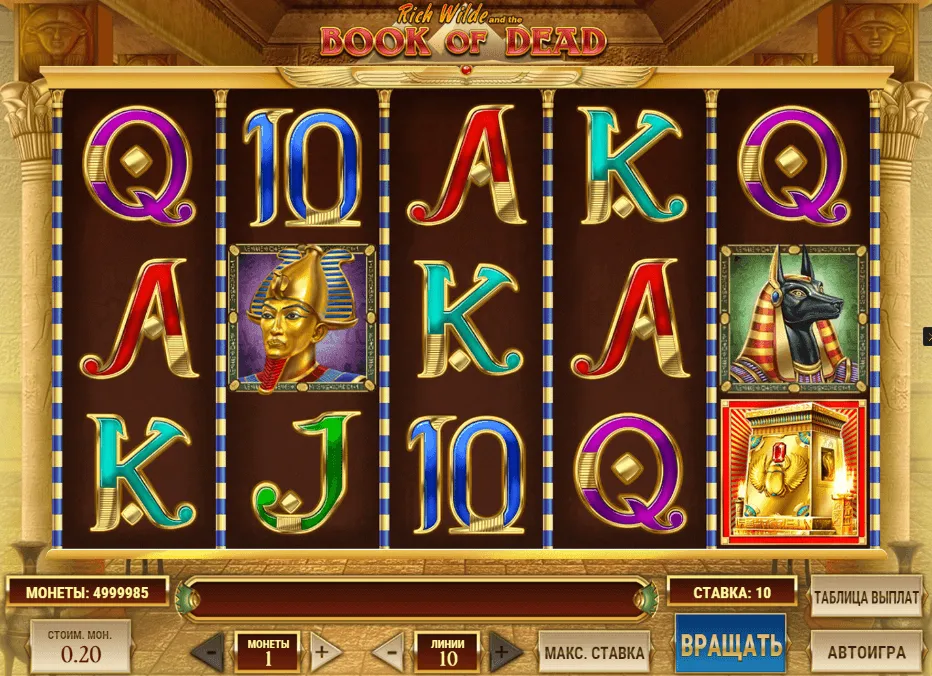Increase the МОНЕТЫ coin count

[320, 654]
